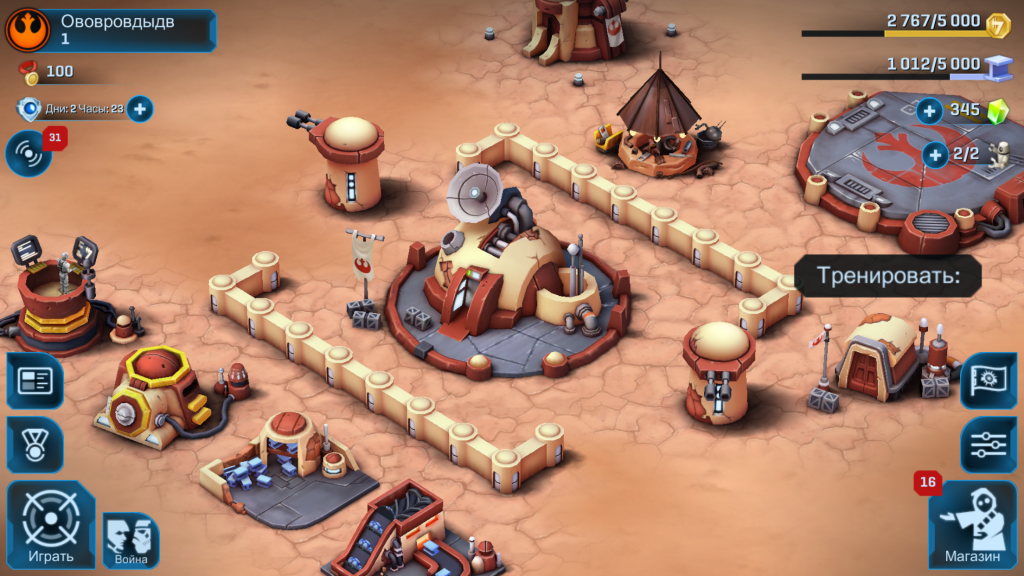1024x576 pixels.
Task: Open the Магазин store
Action: tap(972, 525)
